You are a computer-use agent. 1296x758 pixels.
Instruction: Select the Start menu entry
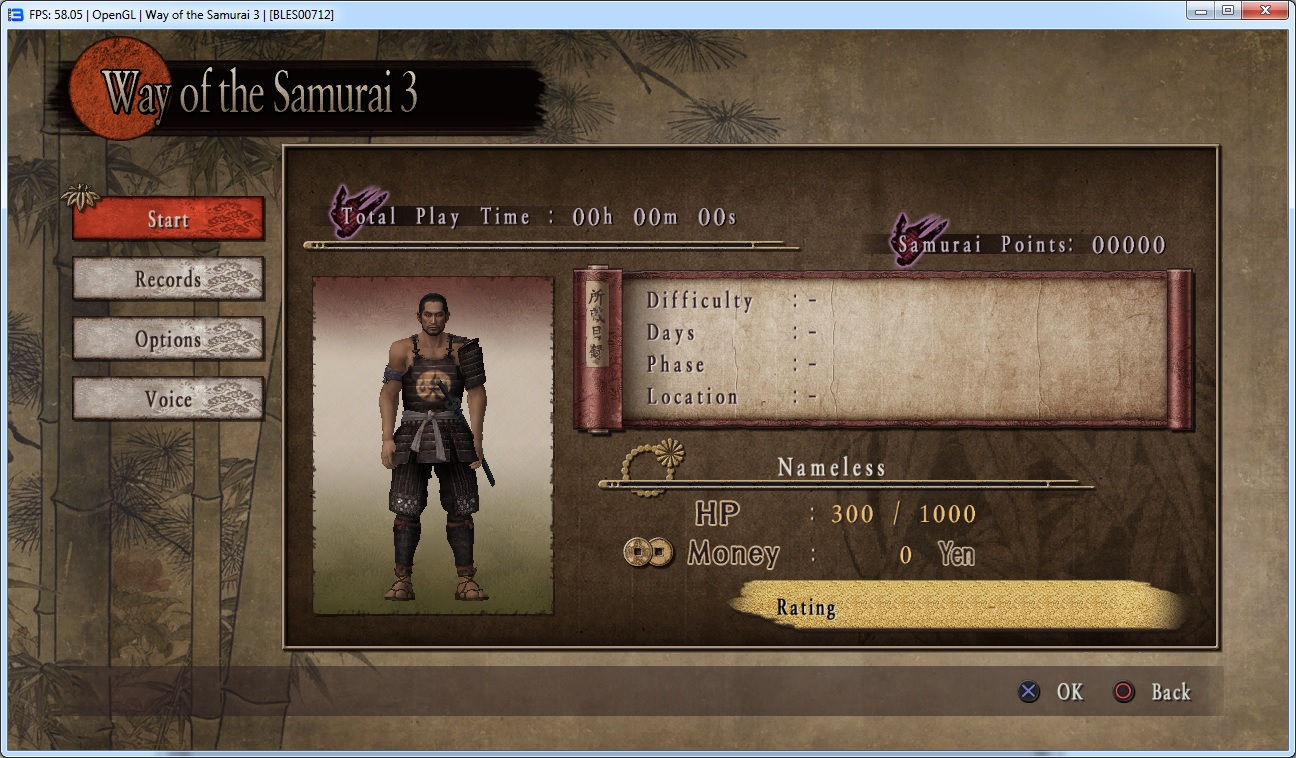click(168, 219)
